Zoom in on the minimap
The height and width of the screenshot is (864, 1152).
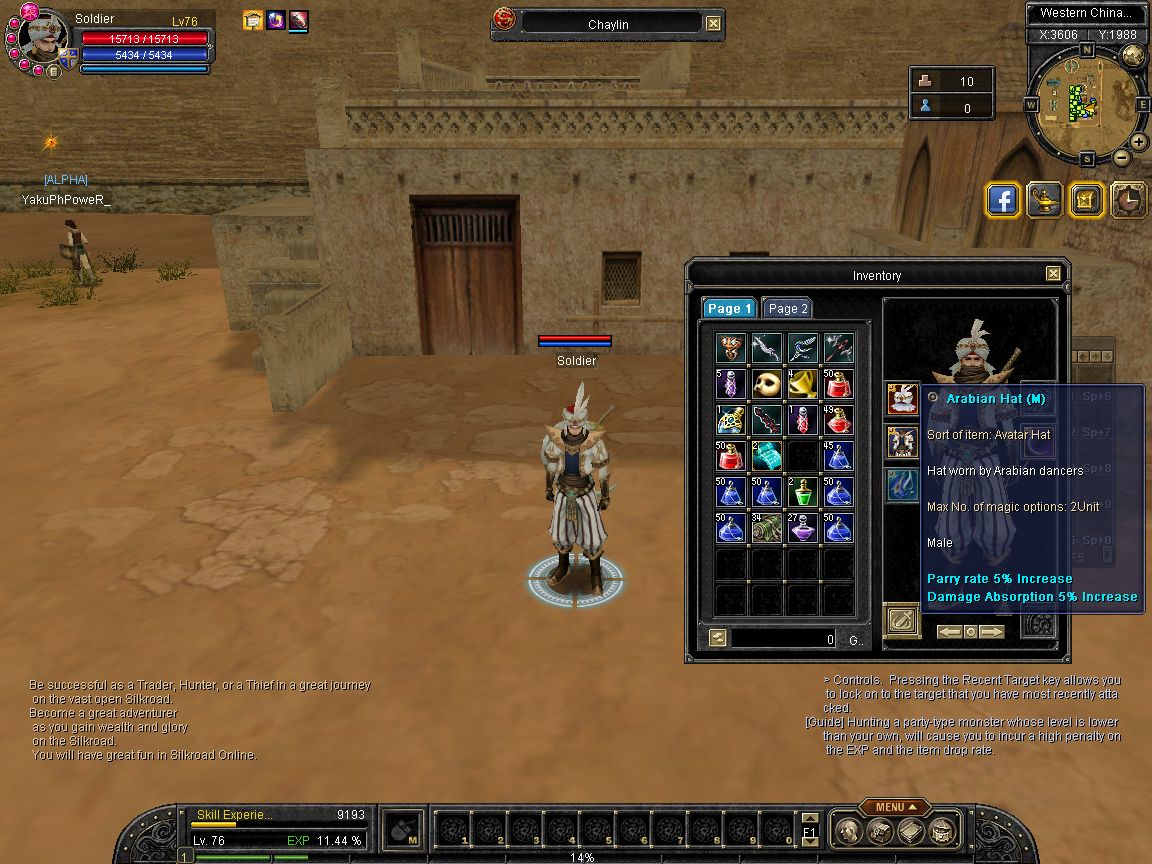point(1140,140)
